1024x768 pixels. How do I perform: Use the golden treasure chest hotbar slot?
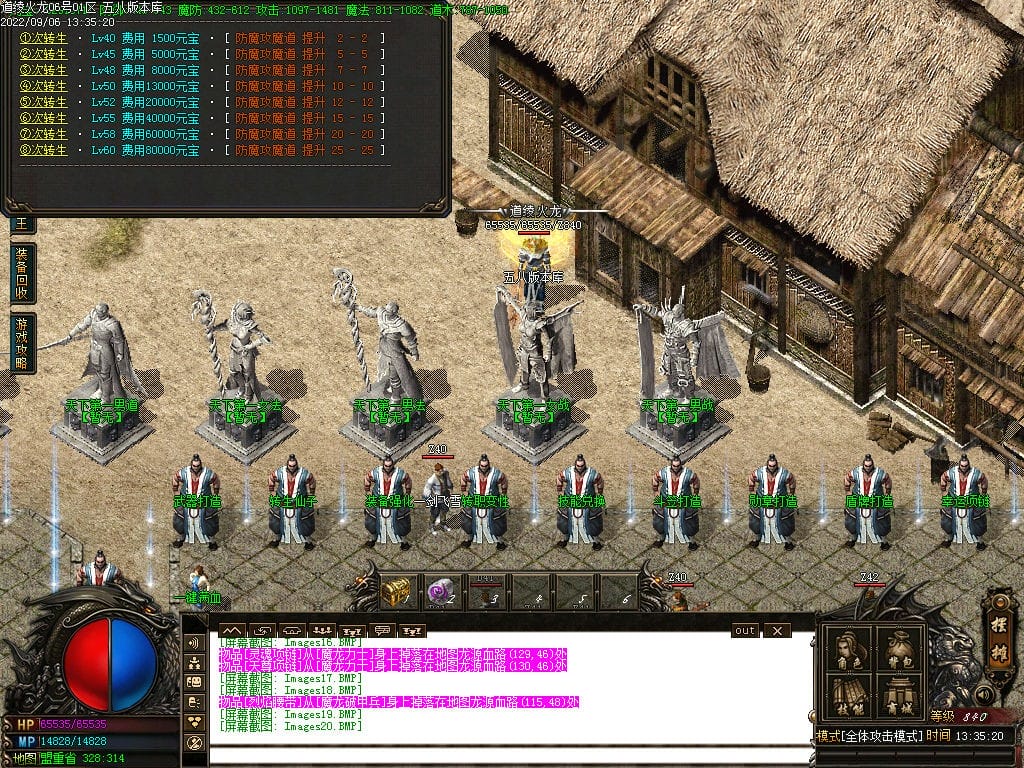point(396,593)
